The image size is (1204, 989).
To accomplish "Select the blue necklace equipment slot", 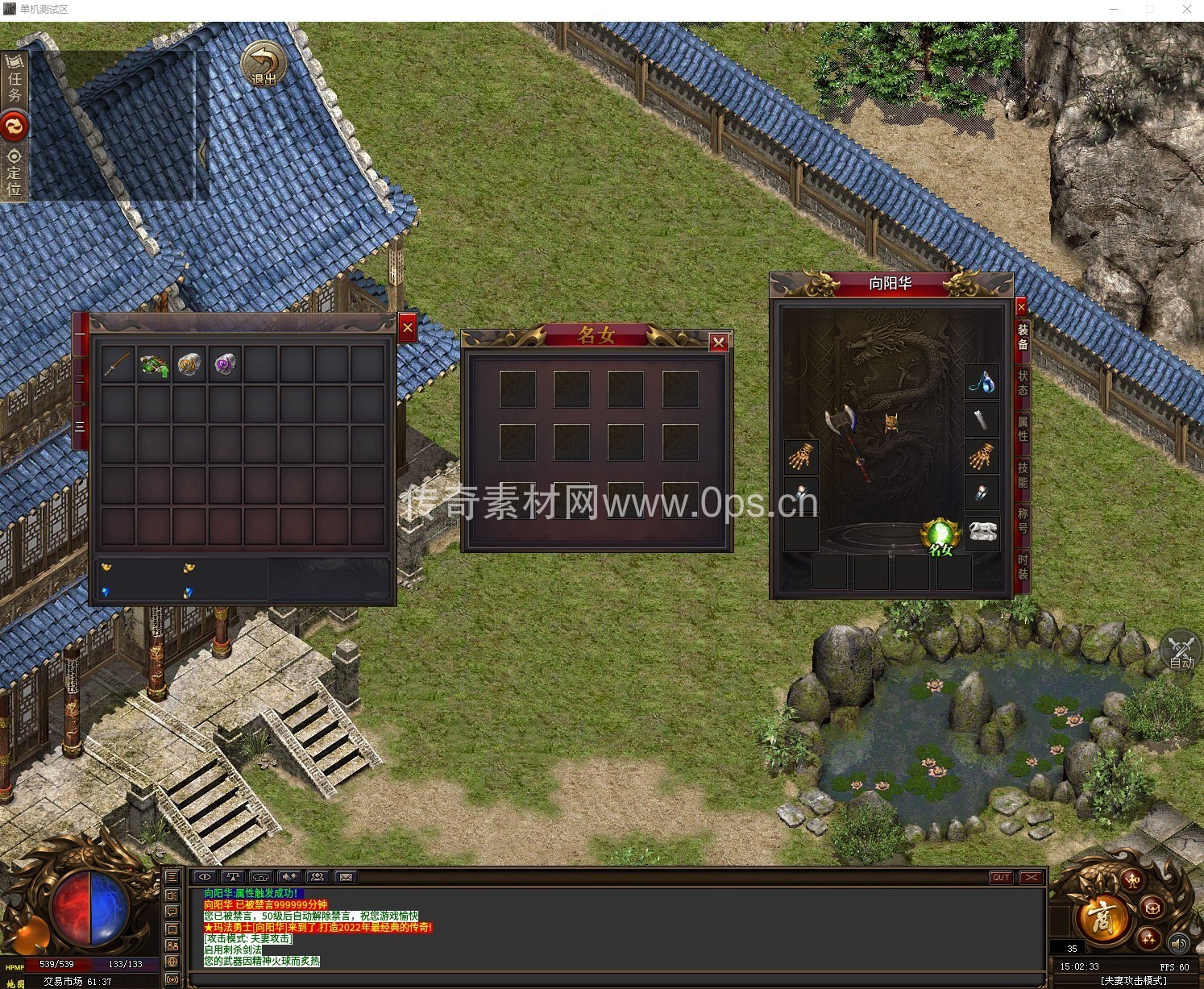I will tap(982, 380).
